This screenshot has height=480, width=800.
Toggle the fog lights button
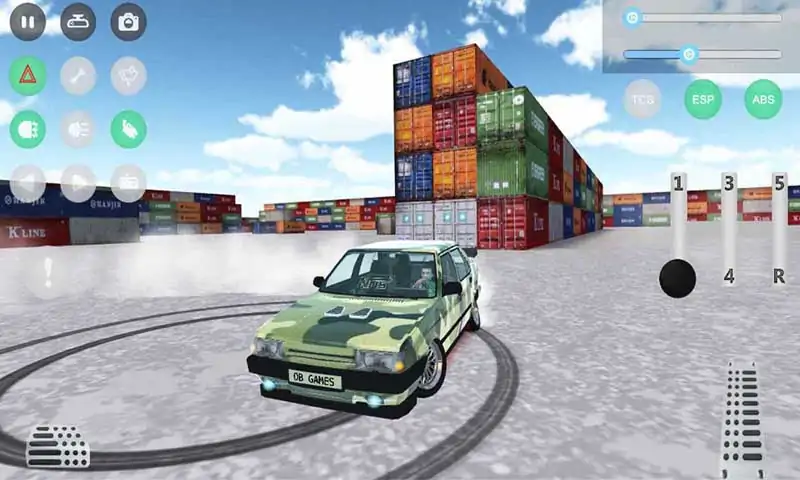78,129
